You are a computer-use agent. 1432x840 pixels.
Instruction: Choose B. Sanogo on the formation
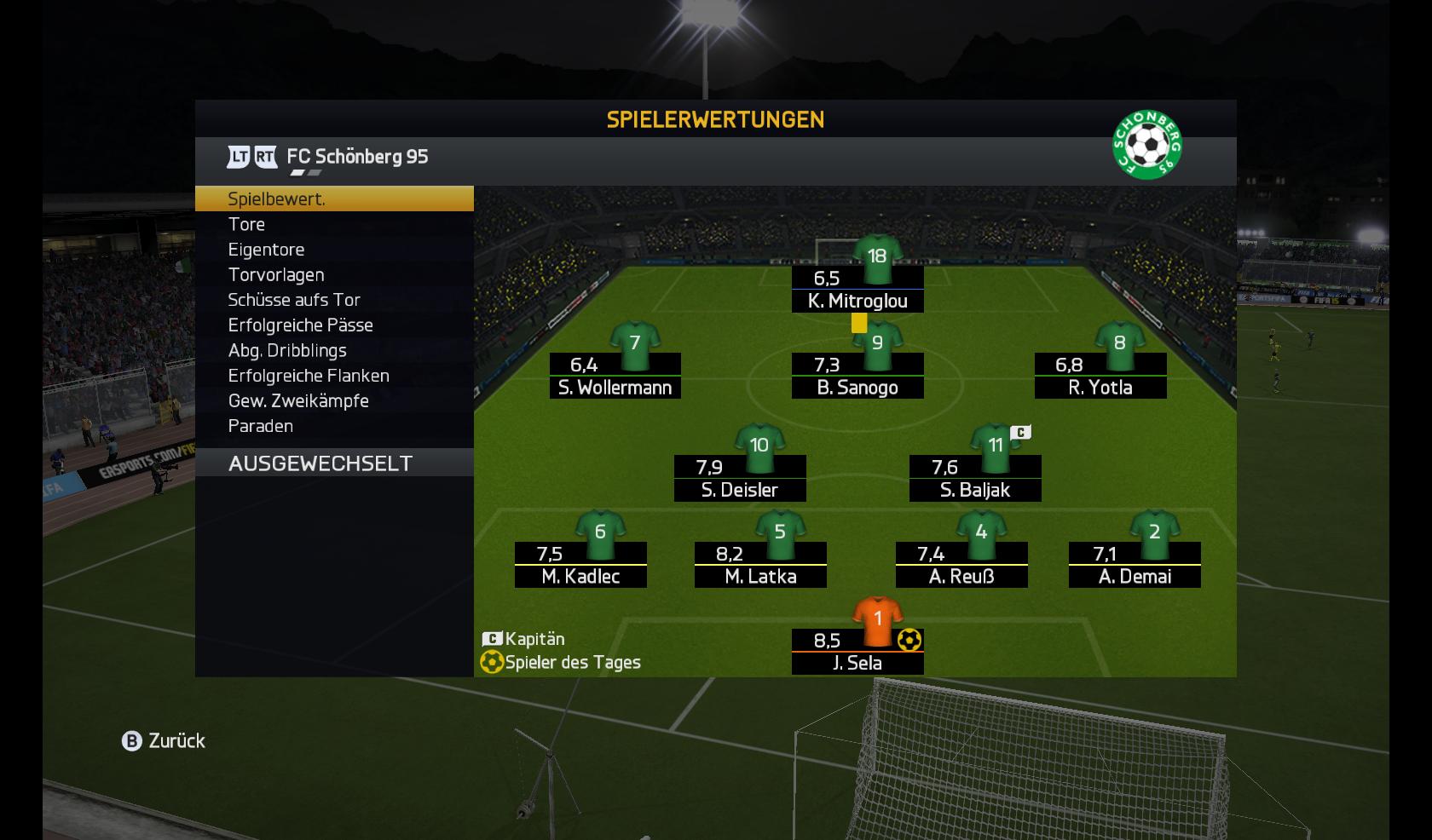857,376
